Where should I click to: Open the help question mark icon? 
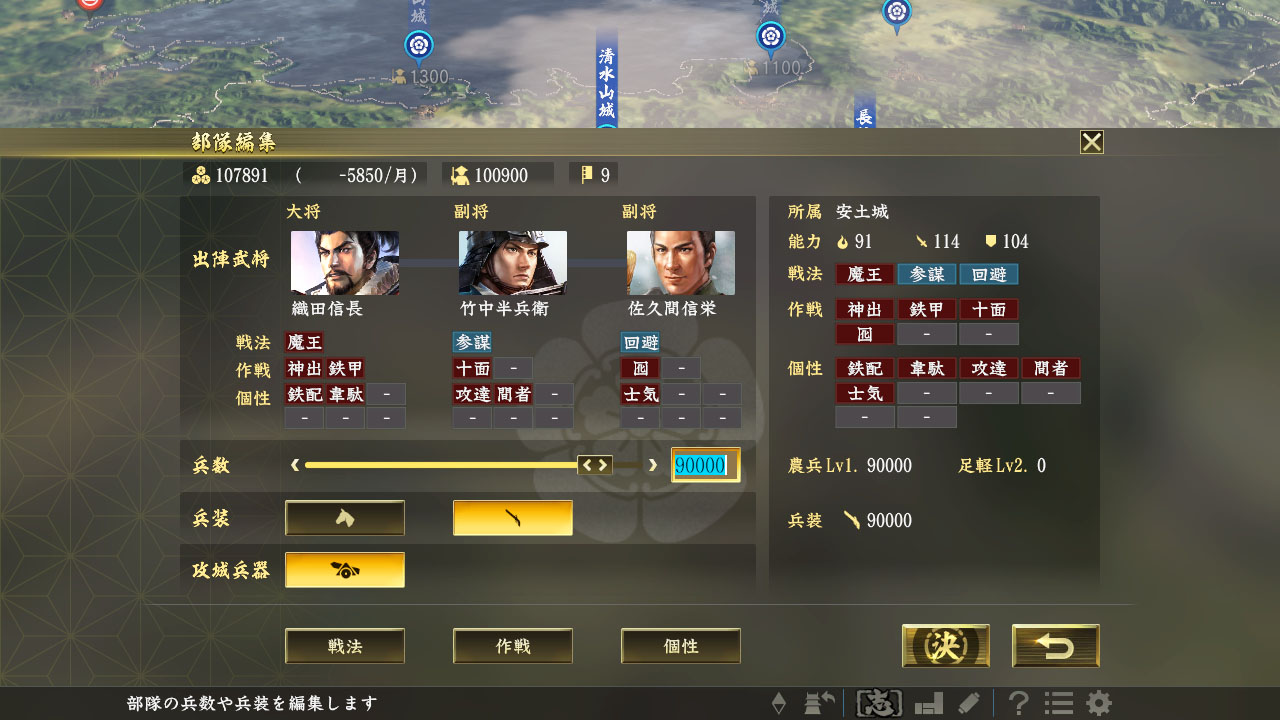pos(1017,703)
